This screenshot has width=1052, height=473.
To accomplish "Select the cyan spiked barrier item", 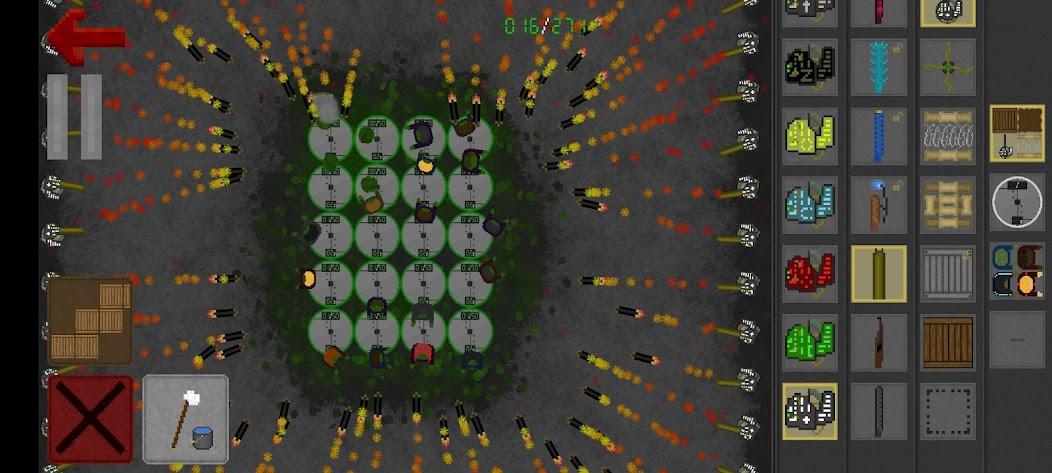I will pyautogui.click(x=879, y=68).
